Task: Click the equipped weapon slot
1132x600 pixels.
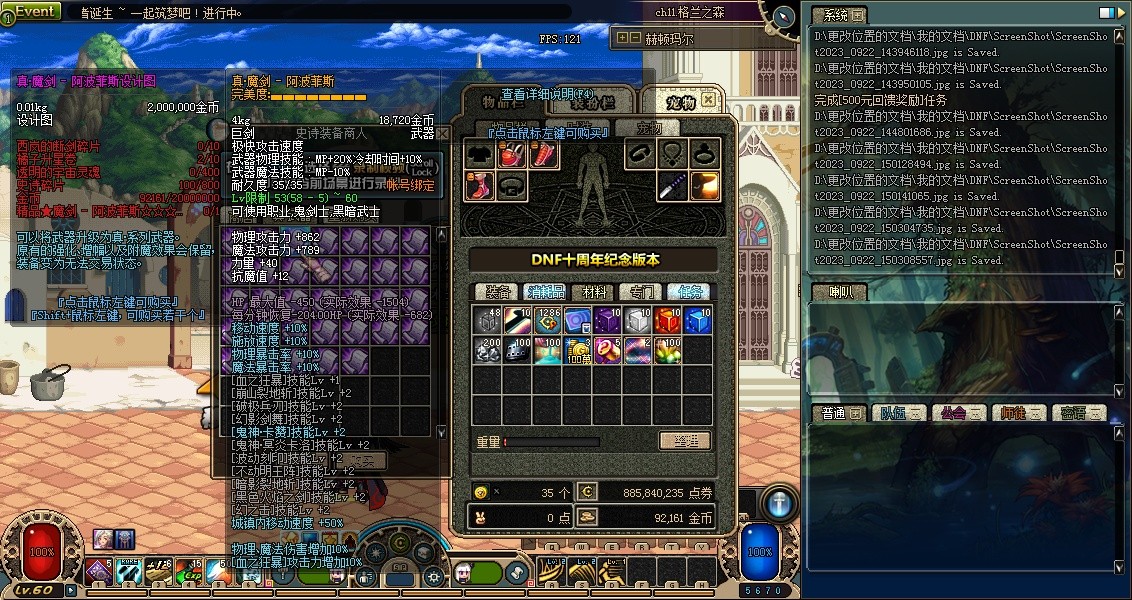Action: coord(673,186)
